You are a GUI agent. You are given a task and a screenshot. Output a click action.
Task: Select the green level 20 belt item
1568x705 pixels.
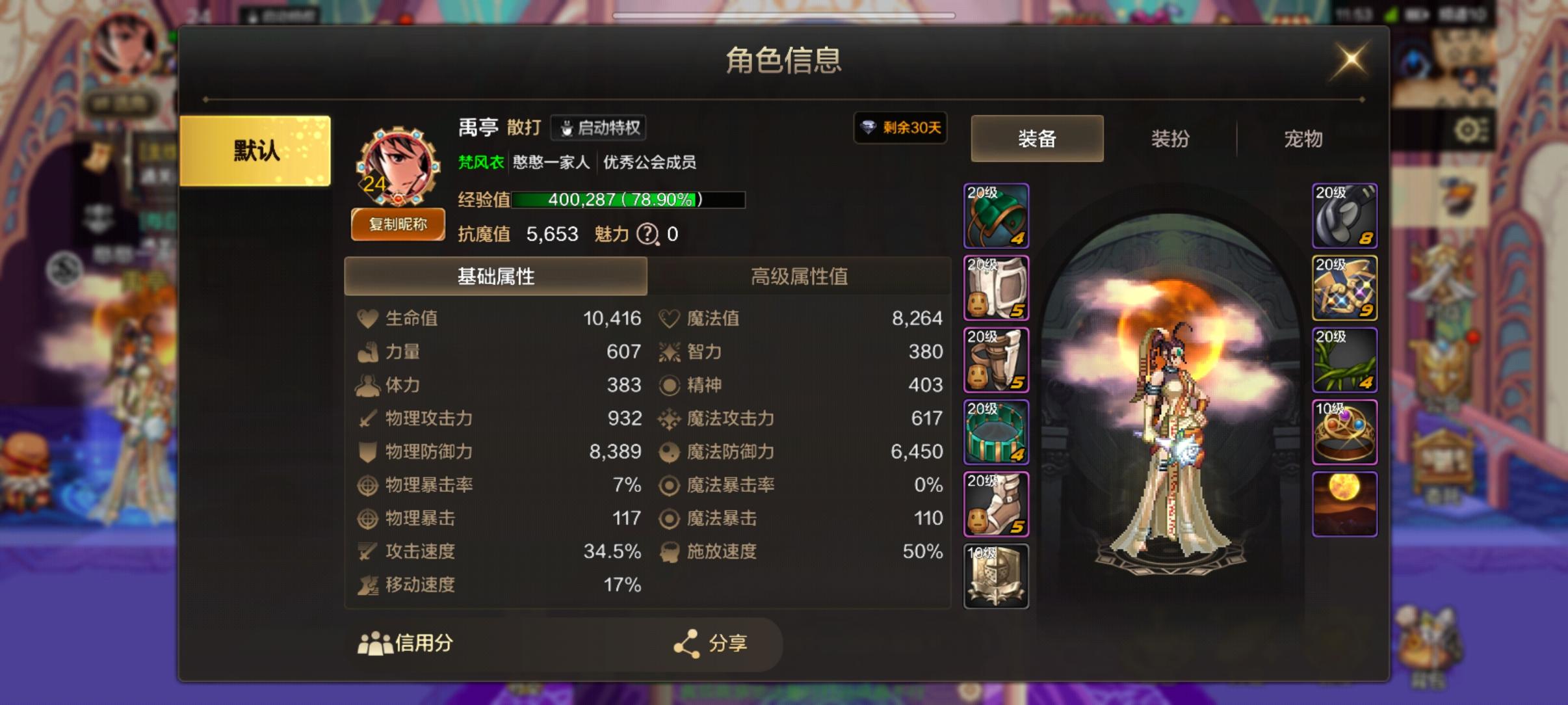(997, 431)
